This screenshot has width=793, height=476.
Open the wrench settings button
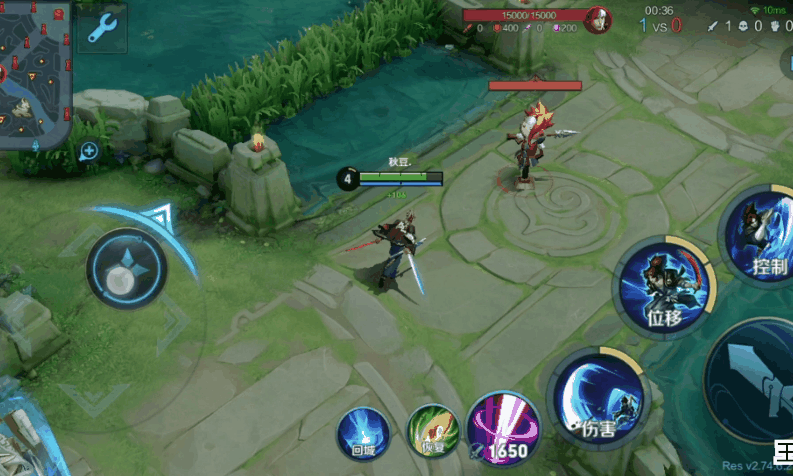(x=102, y=28)
